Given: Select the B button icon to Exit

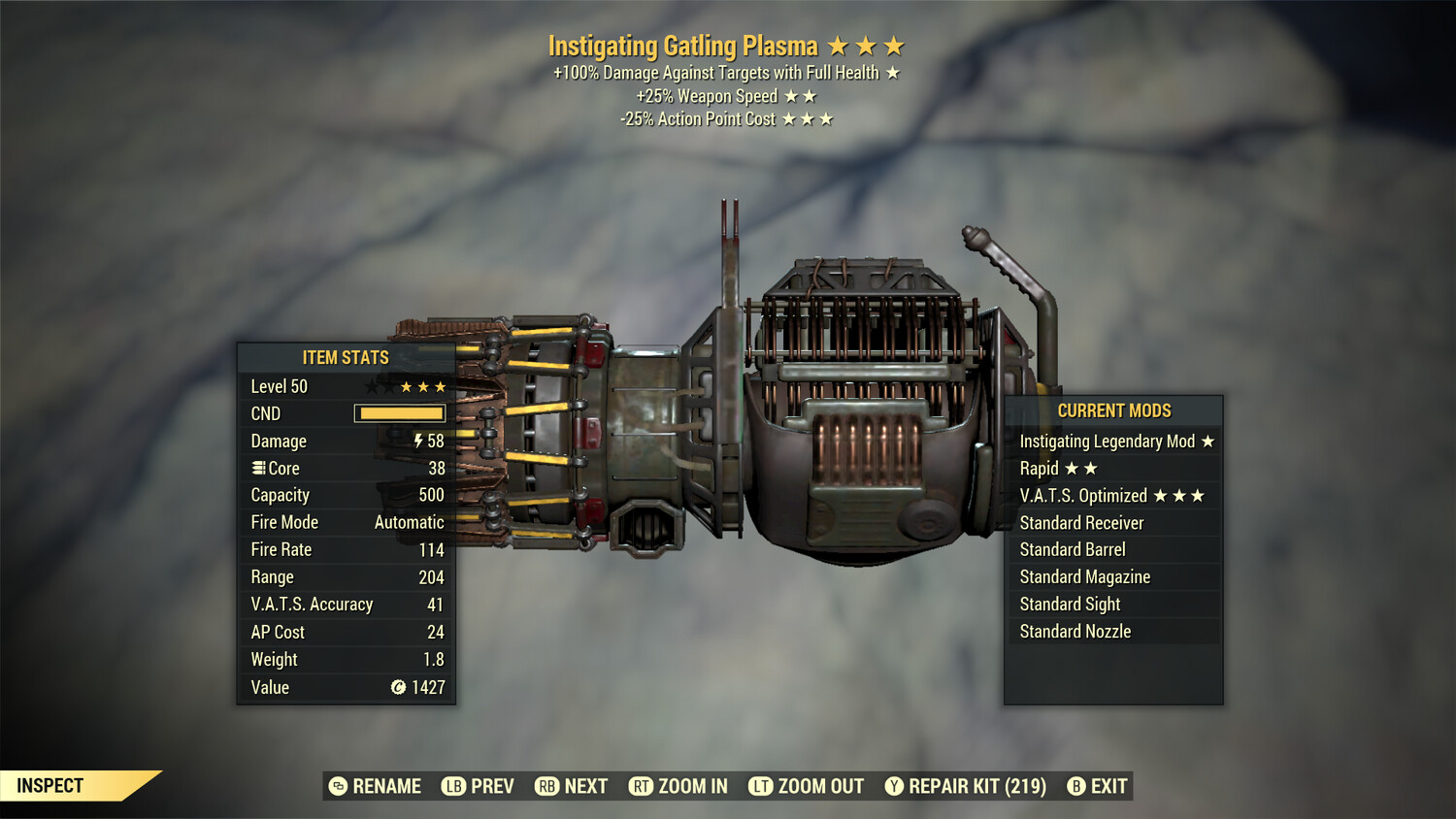Looking at the screenshot, I should (x=1075, y=786).
